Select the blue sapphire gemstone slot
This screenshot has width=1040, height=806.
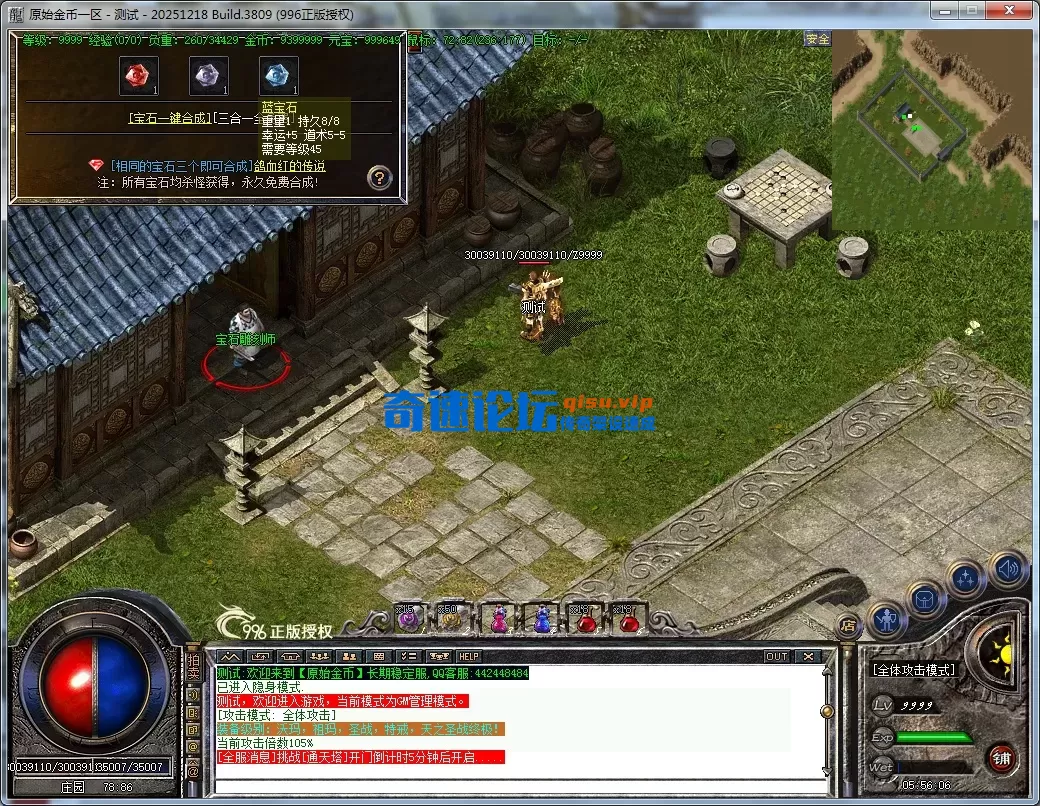coord(278,76)
